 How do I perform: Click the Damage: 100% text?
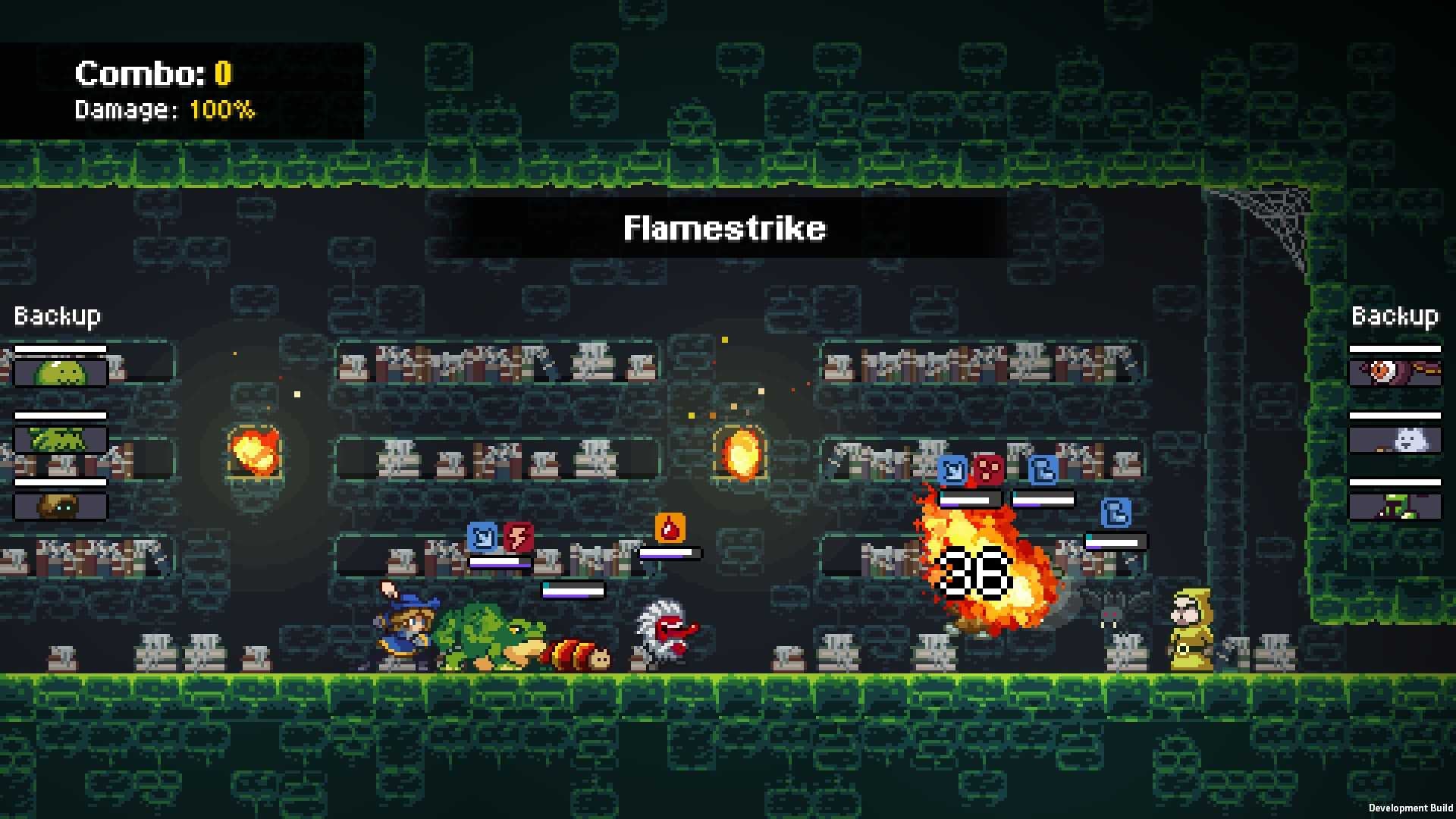point(164,110)
